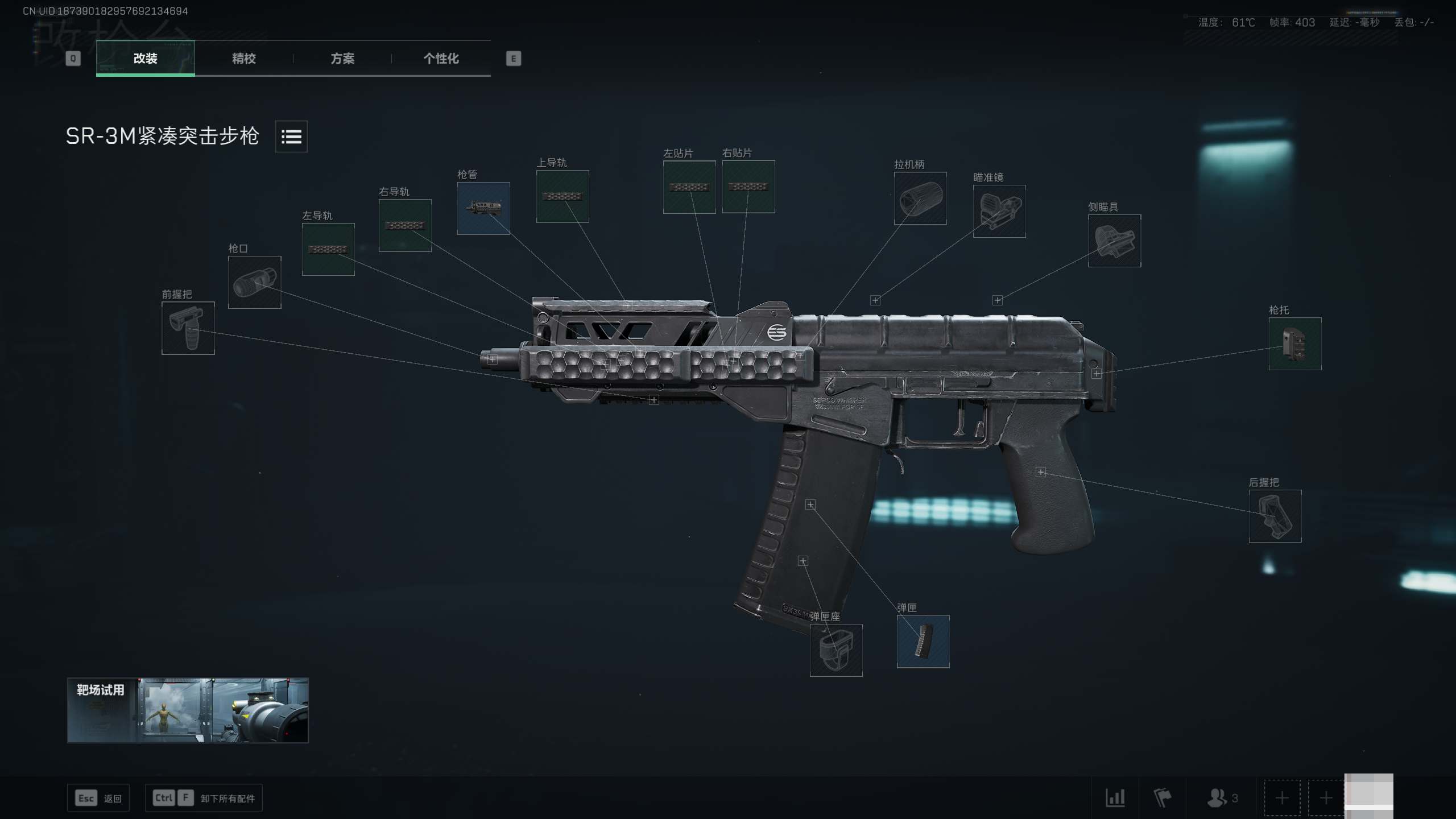
Task: Choose the 枪口 muzzle slot
Action: [x=254, y=282]
